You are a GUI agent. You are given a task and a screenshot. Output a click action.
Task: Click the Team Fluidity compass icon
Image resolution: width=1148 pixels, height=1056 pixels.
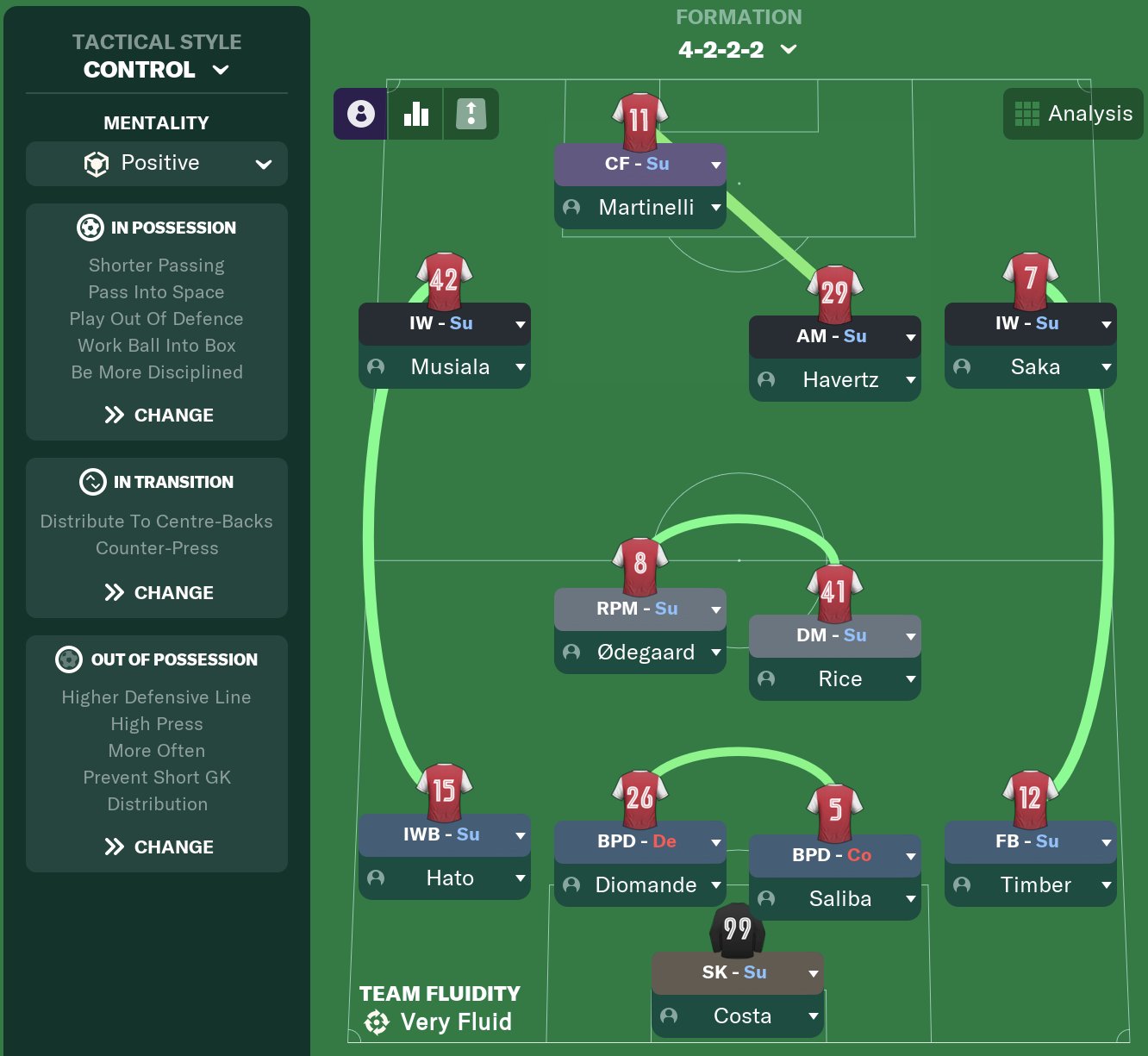click(377, 1022)
